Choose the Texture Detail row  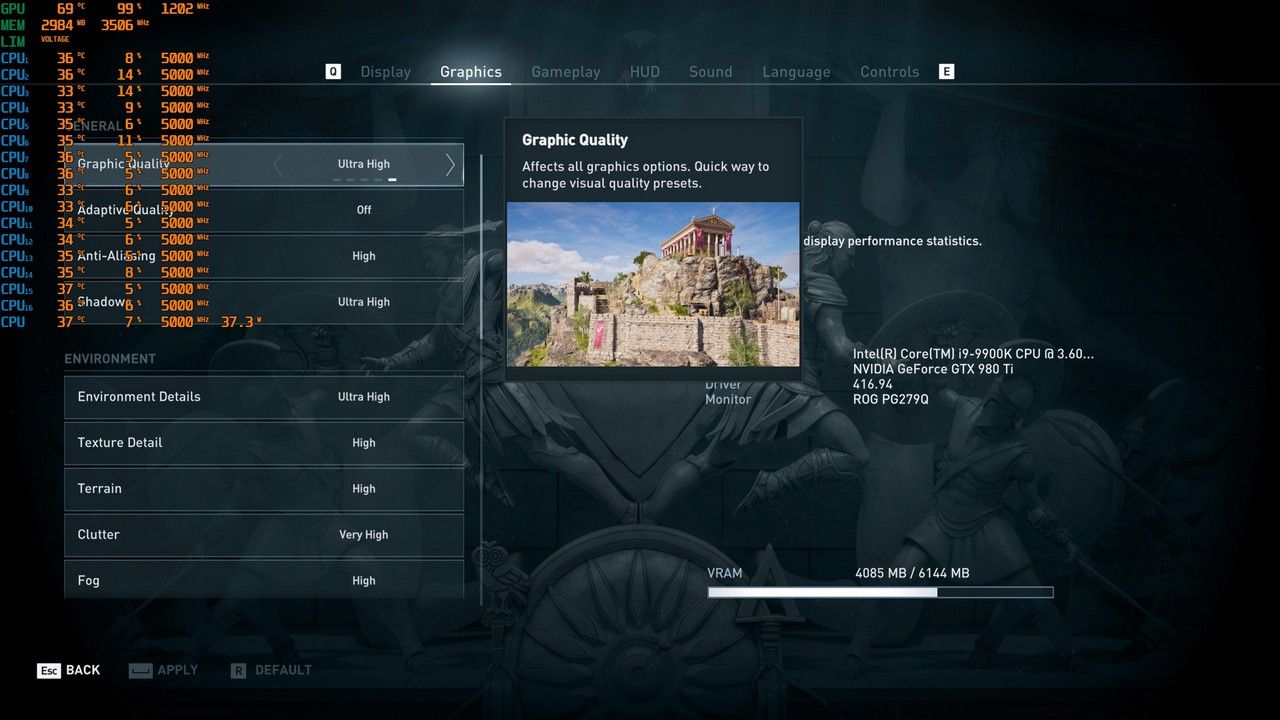click(x=264, y=443)
